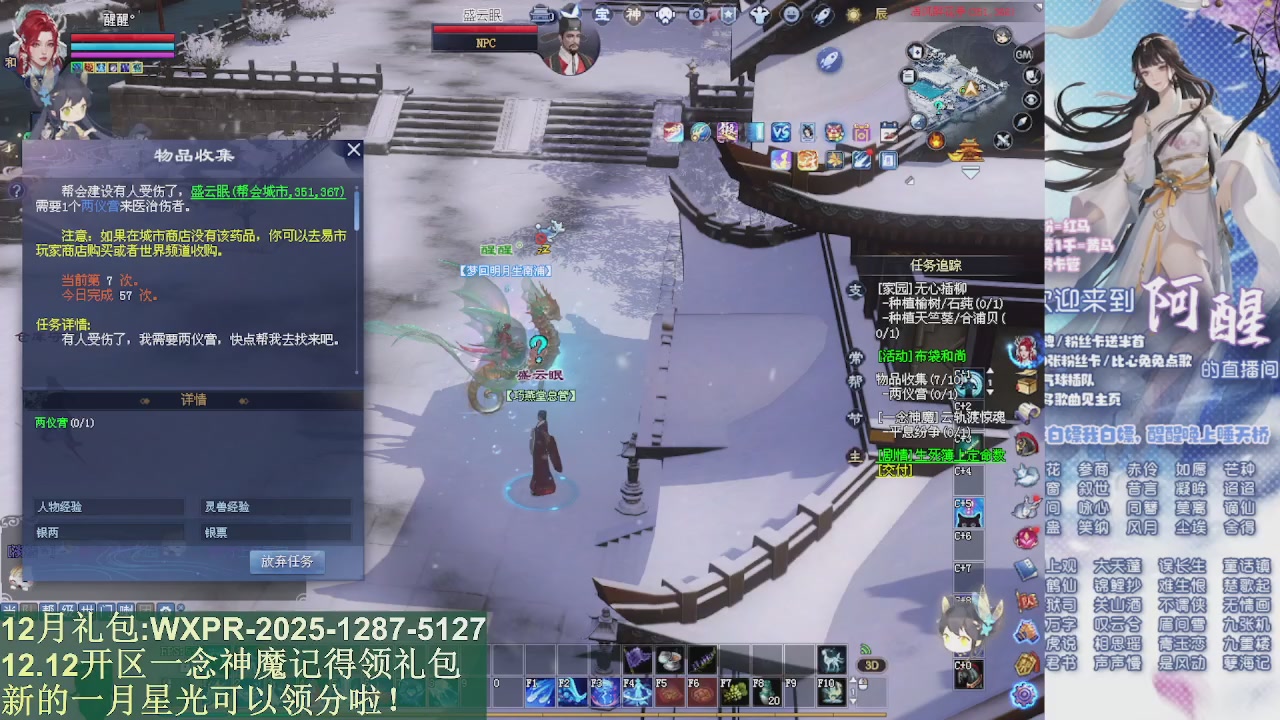
Task: Expand the [家园]无心插柳 quest entry
Action: 920,289
